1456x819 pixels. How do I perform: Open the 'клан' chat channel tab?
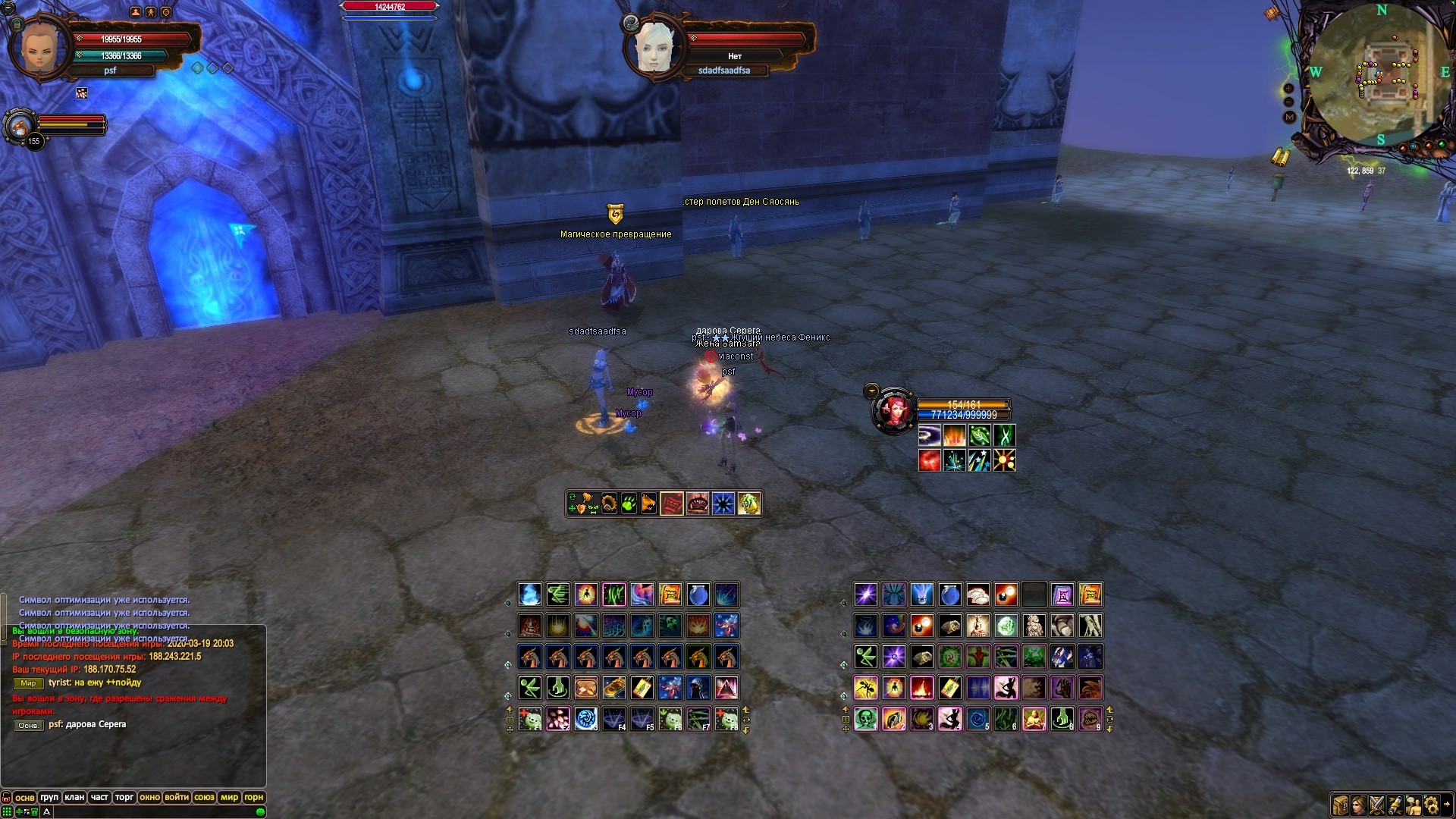(74, 797)
